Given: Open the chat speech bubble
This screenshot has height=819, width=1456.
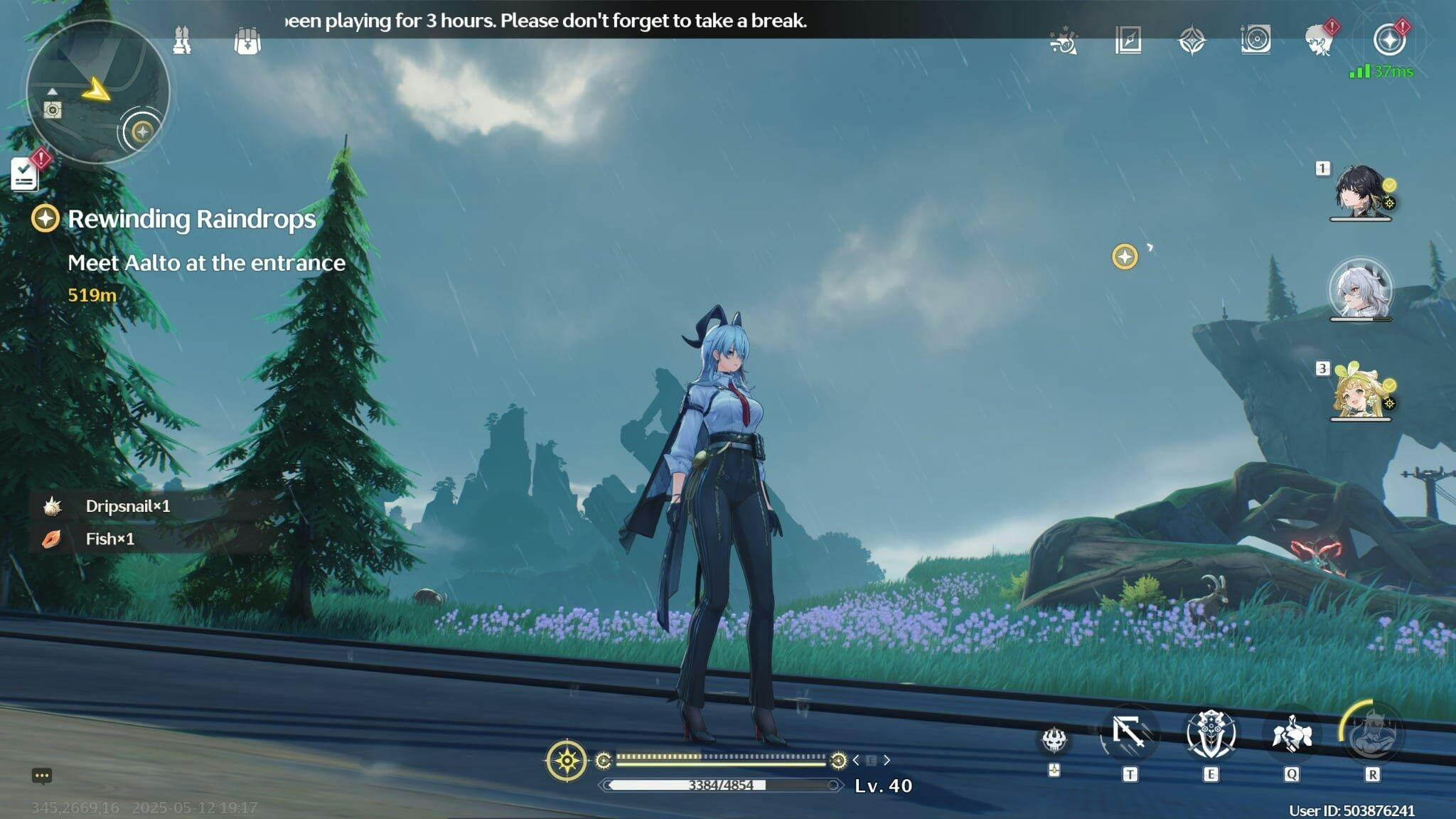Looking at the screenshot, I should 42,776.
